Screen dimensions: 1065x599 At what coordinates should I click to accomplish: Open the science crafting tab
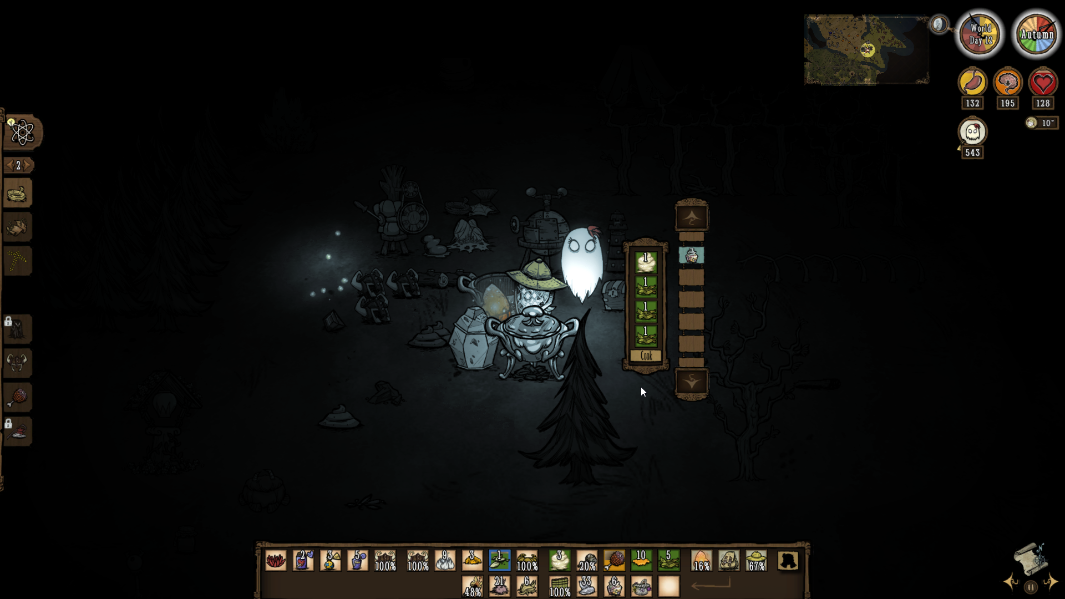[x=21, y=132]
